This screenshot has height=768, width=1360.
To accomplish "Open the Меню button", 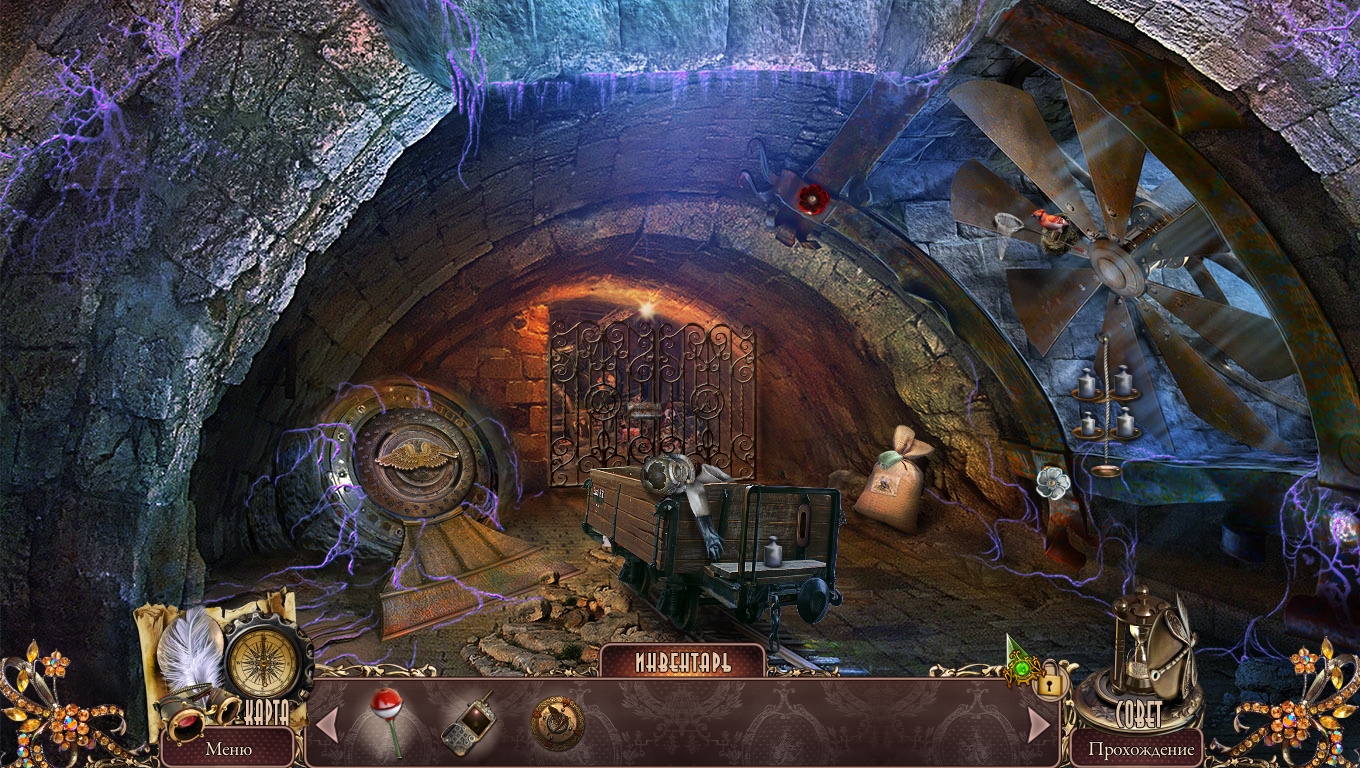I will click(228, 747).
